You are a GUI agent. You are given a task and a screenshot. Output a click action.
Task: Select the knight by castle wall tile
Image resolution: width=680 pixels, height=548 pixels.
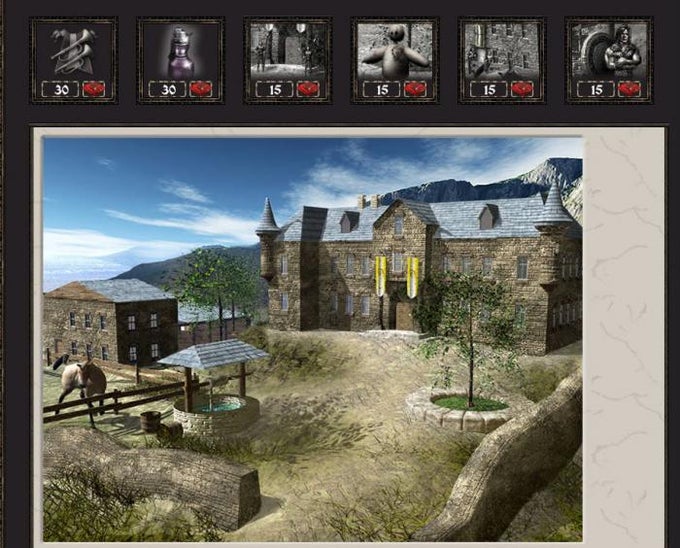pyautogui.click(x=502, y=59)
